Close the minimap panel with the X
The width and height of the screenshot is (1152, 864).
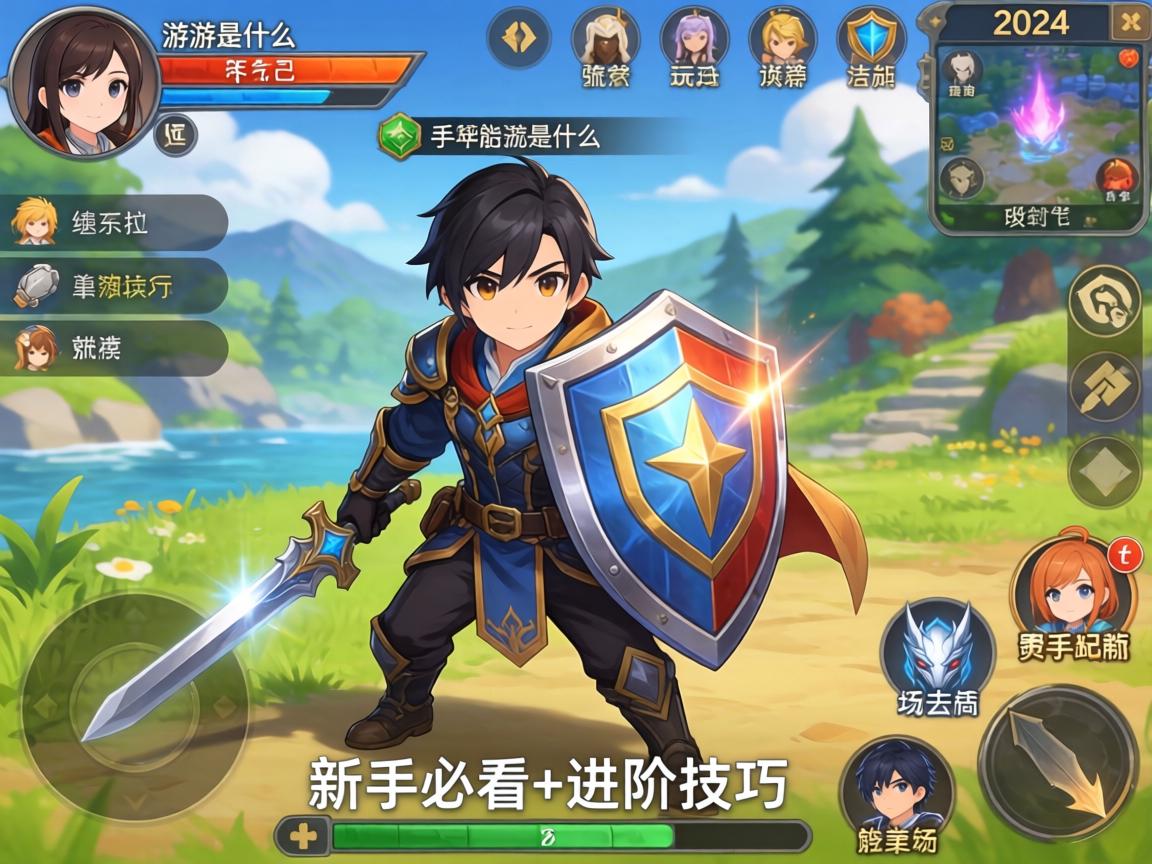(1130, 21)
